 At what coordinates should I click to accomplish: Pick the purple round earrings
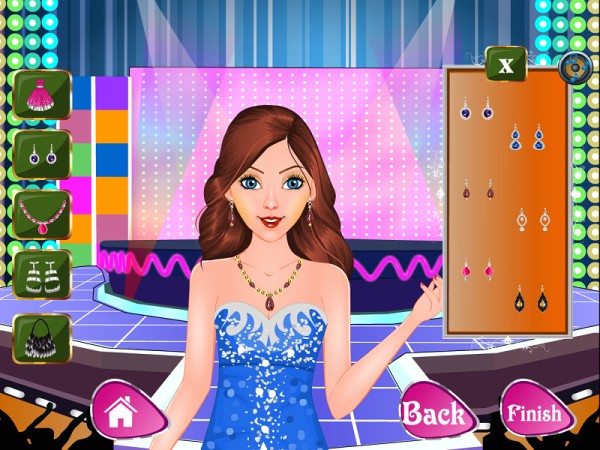475,108
